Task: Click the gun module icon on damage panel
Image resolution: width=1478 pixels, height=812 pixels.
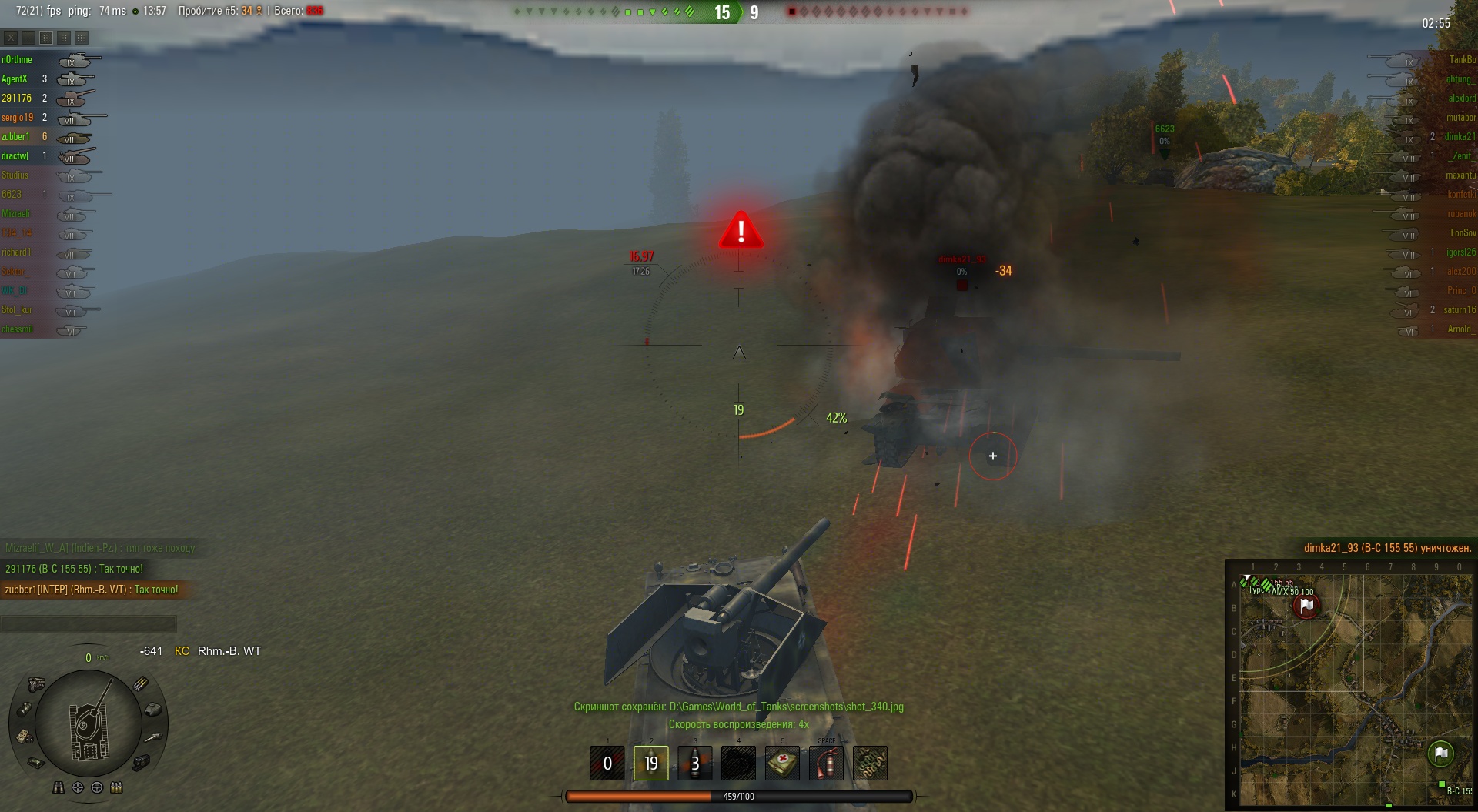Action: (153, 737)
